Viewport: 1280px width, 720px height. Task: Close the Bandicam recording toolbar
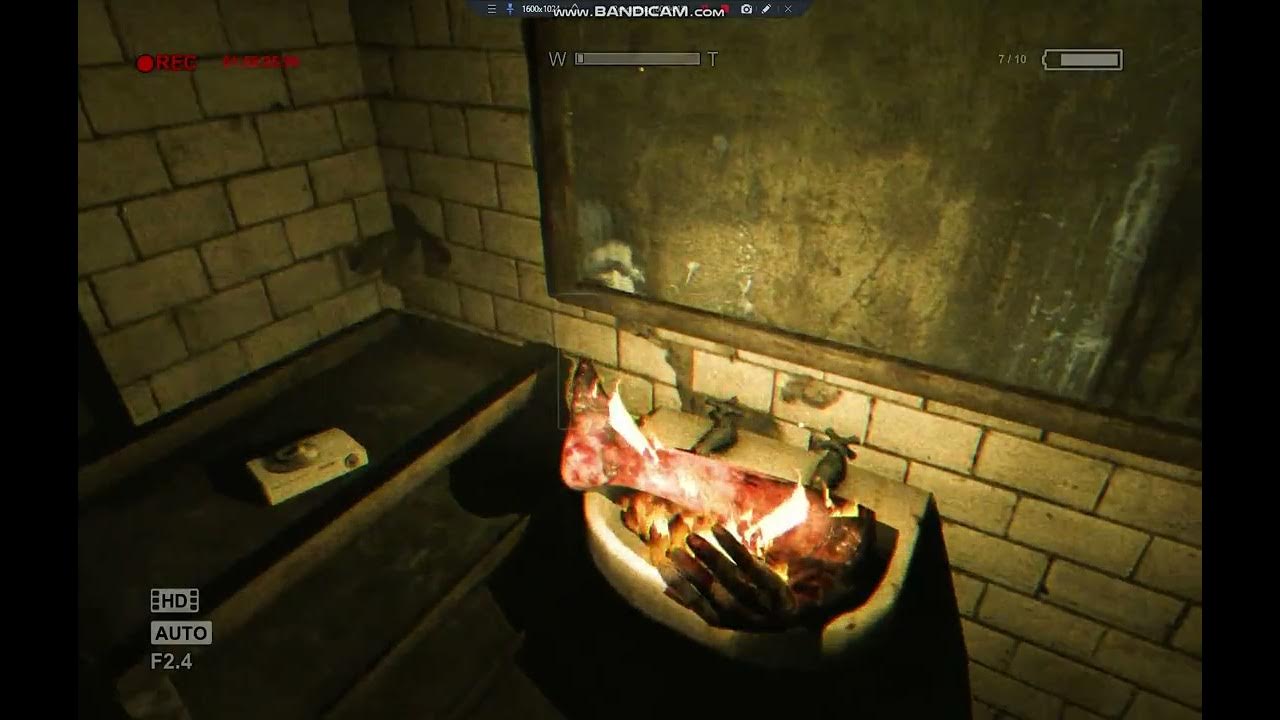[788, 9]
